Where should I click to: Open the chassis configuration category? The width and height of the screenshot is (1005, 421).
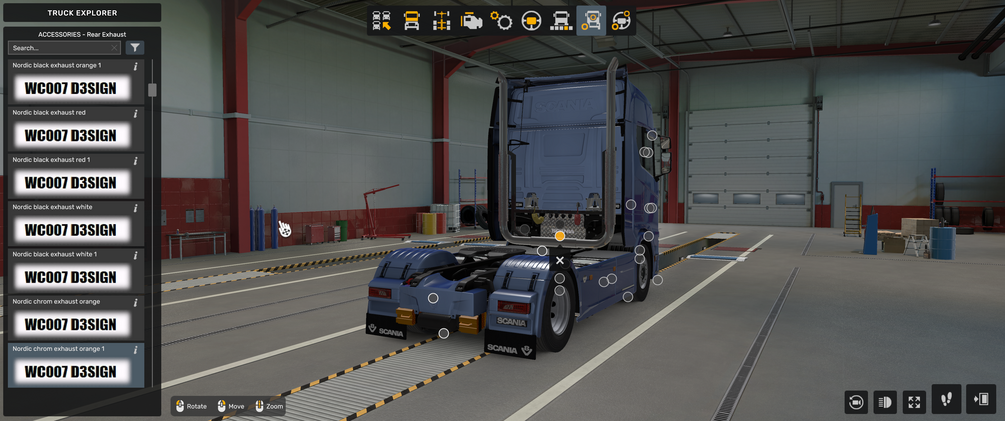441,21
